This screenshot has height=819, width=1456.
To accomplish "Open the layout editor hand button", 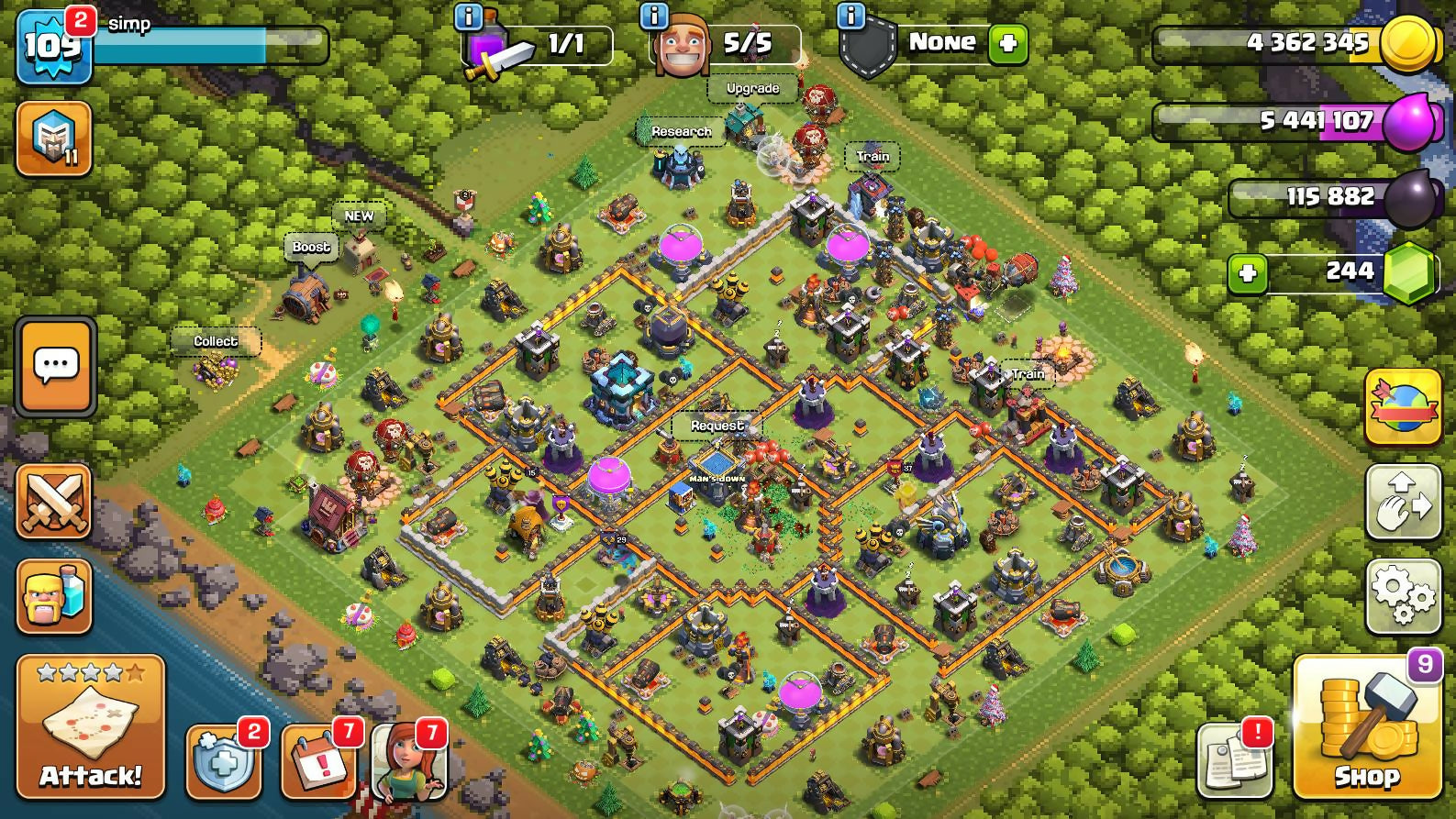I will click(1403, 501).
